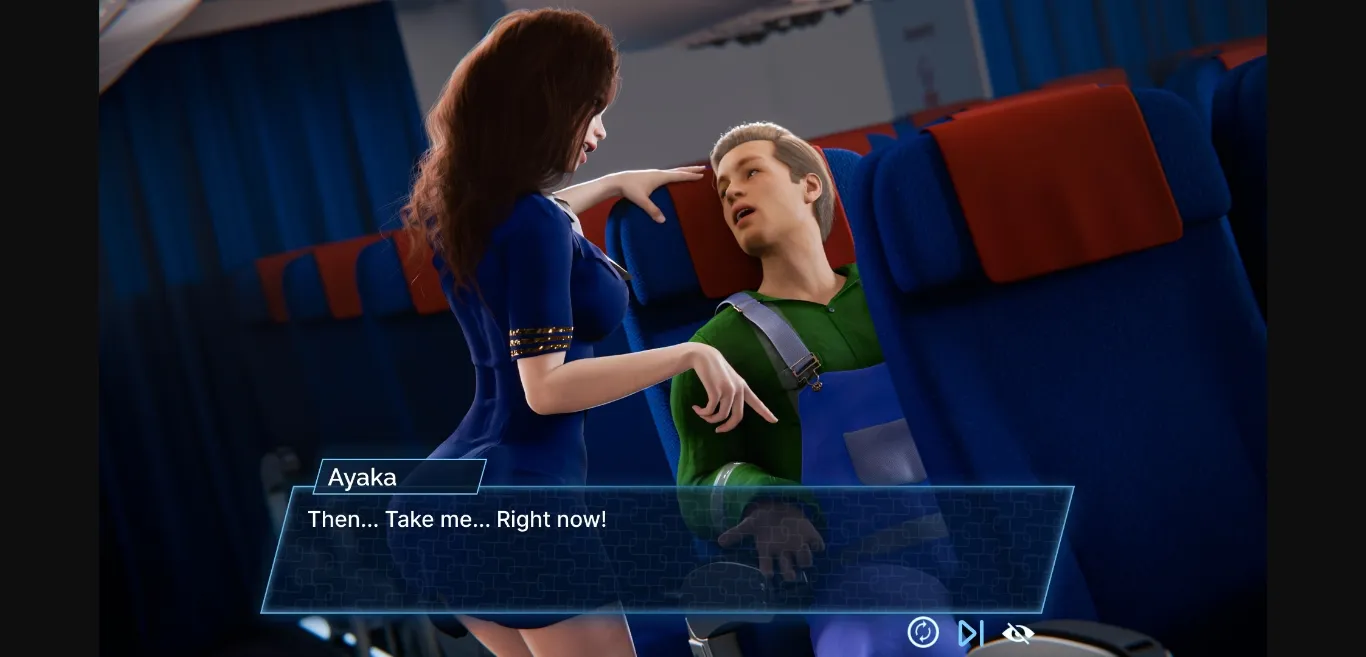Toggle auto-play with the circular arrows icon
This screenshot has height=657, width=1366.
click(922, 632)
